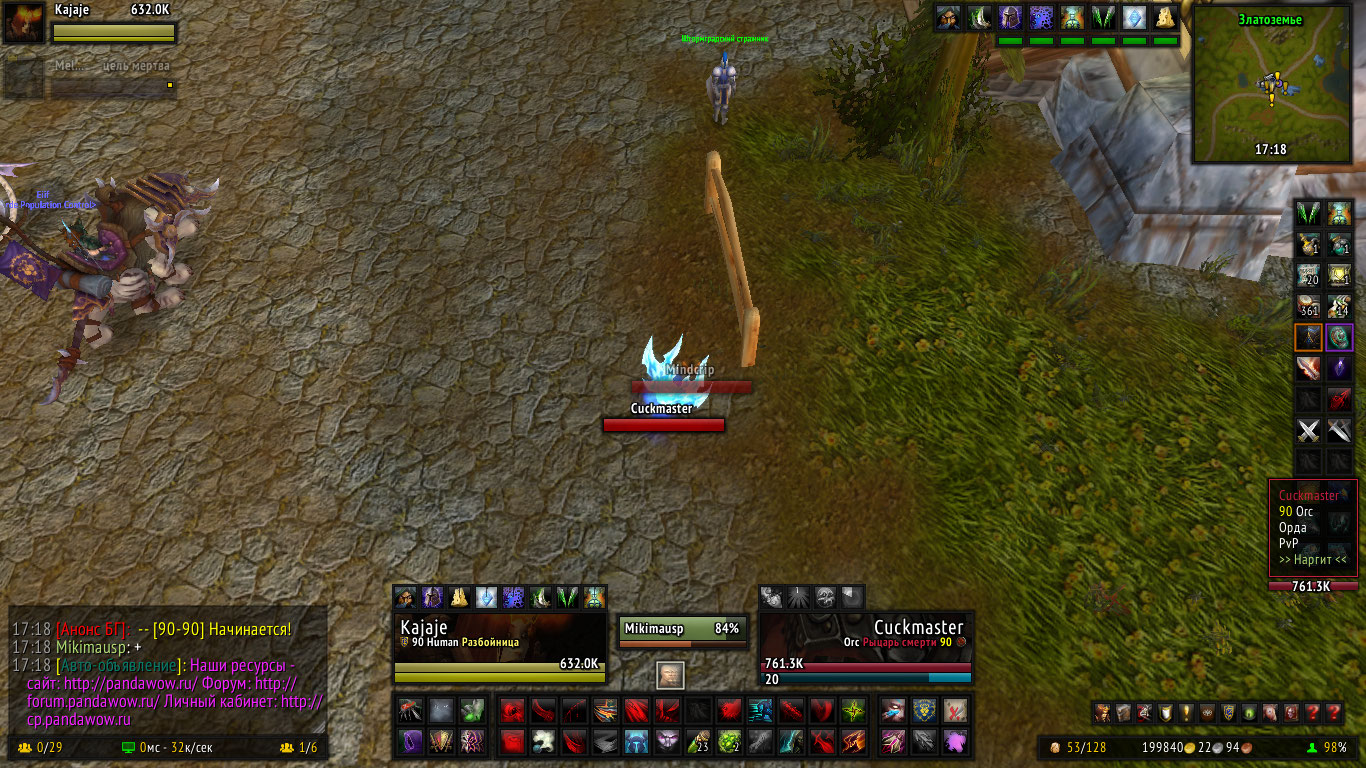Activate the green four-point shuriken ability
Screen dimensions: 1366x768
[853, 711]
